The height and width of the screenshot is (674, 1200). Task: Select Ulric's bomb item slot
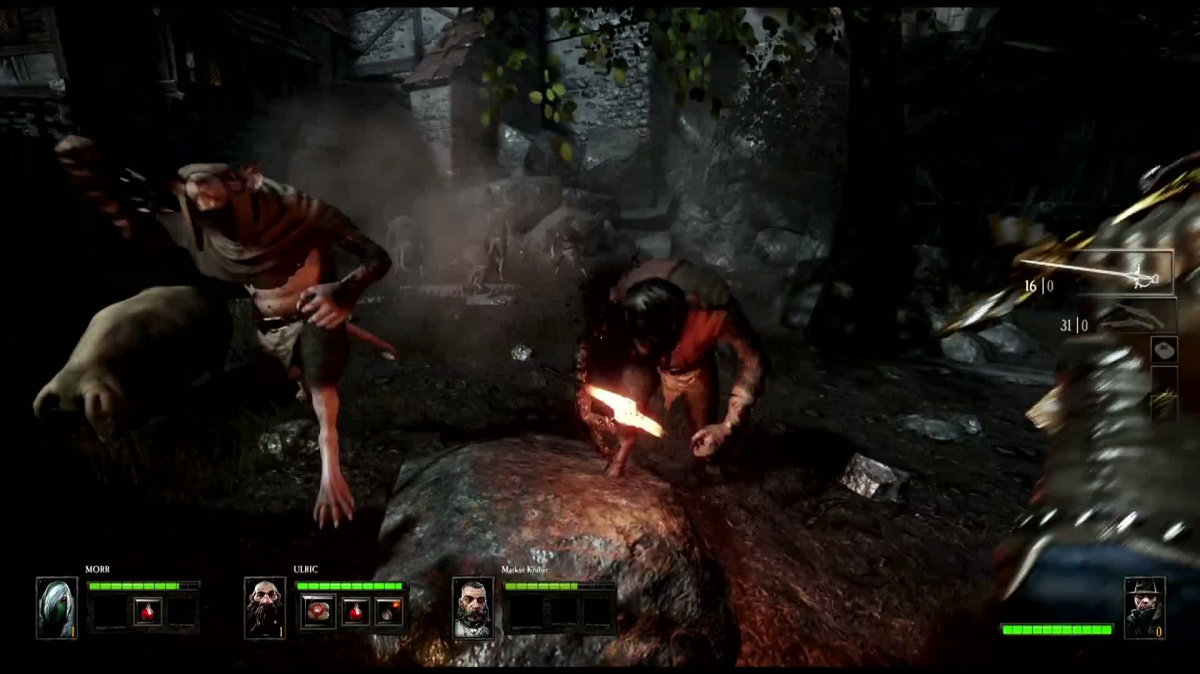click(x=389, y=610)
